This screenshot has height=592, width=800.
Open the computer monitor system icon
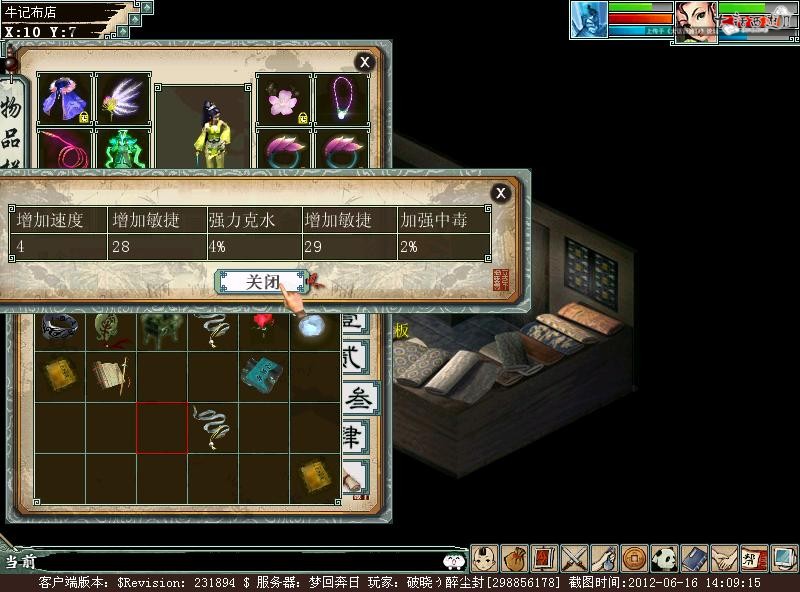783,557
